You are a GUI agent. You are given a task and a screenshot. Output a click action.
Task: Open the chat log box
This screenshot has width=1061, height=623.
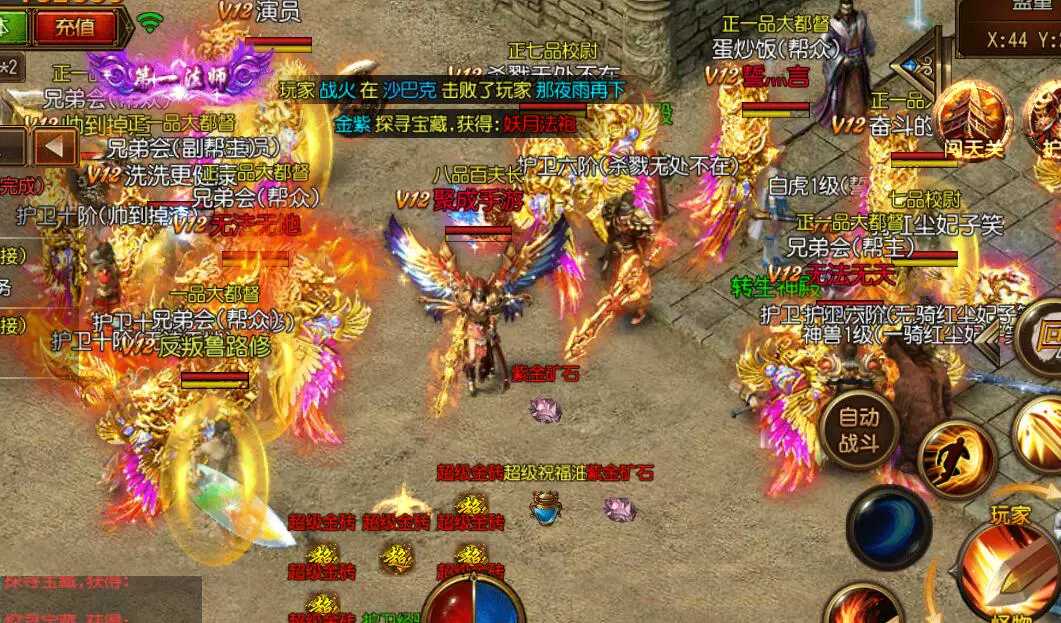[x=100, y=598]
